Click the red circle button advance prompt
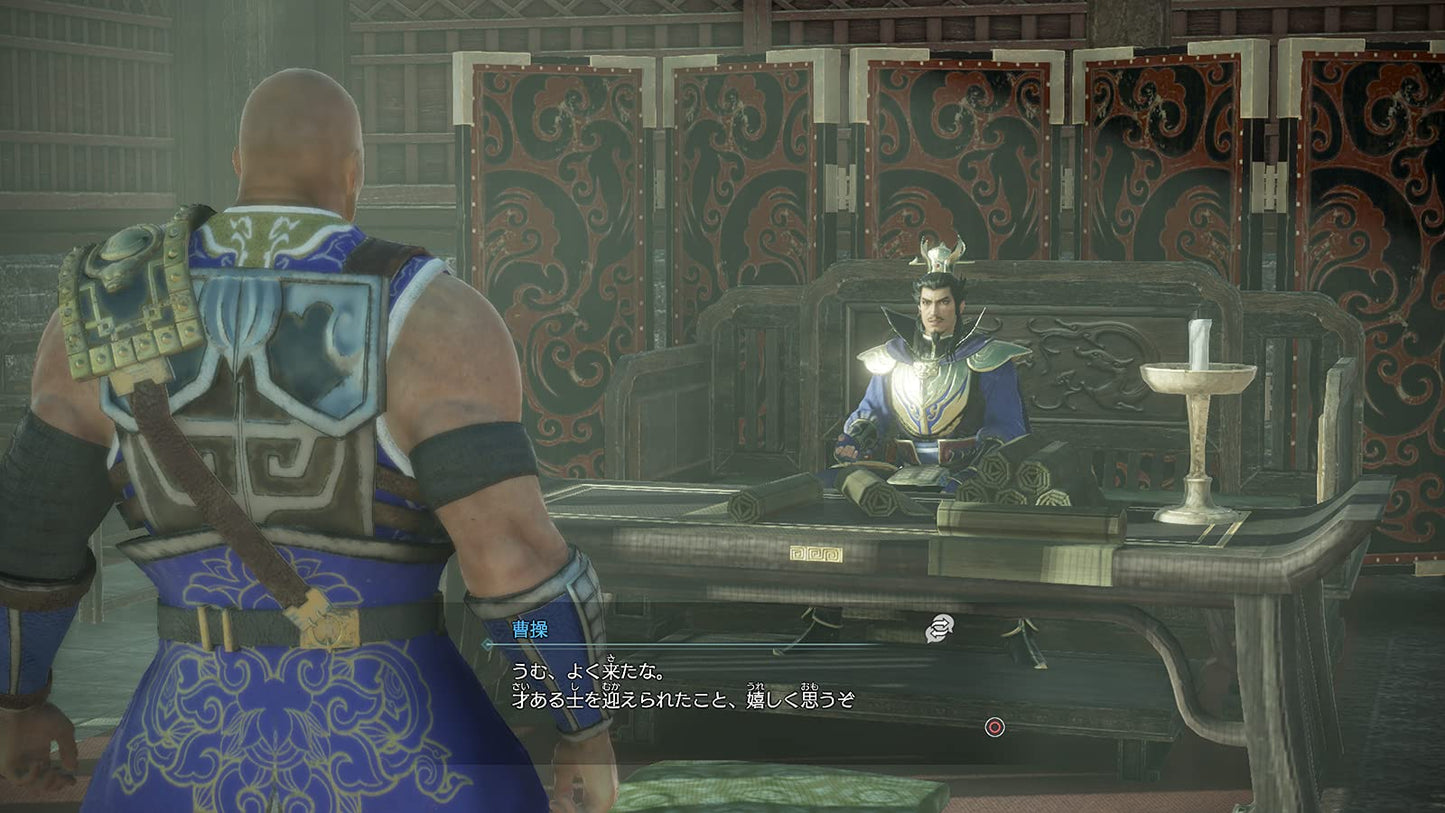Image resolution: width=1445 pixels, height=813 pixels. click(995, 727)
